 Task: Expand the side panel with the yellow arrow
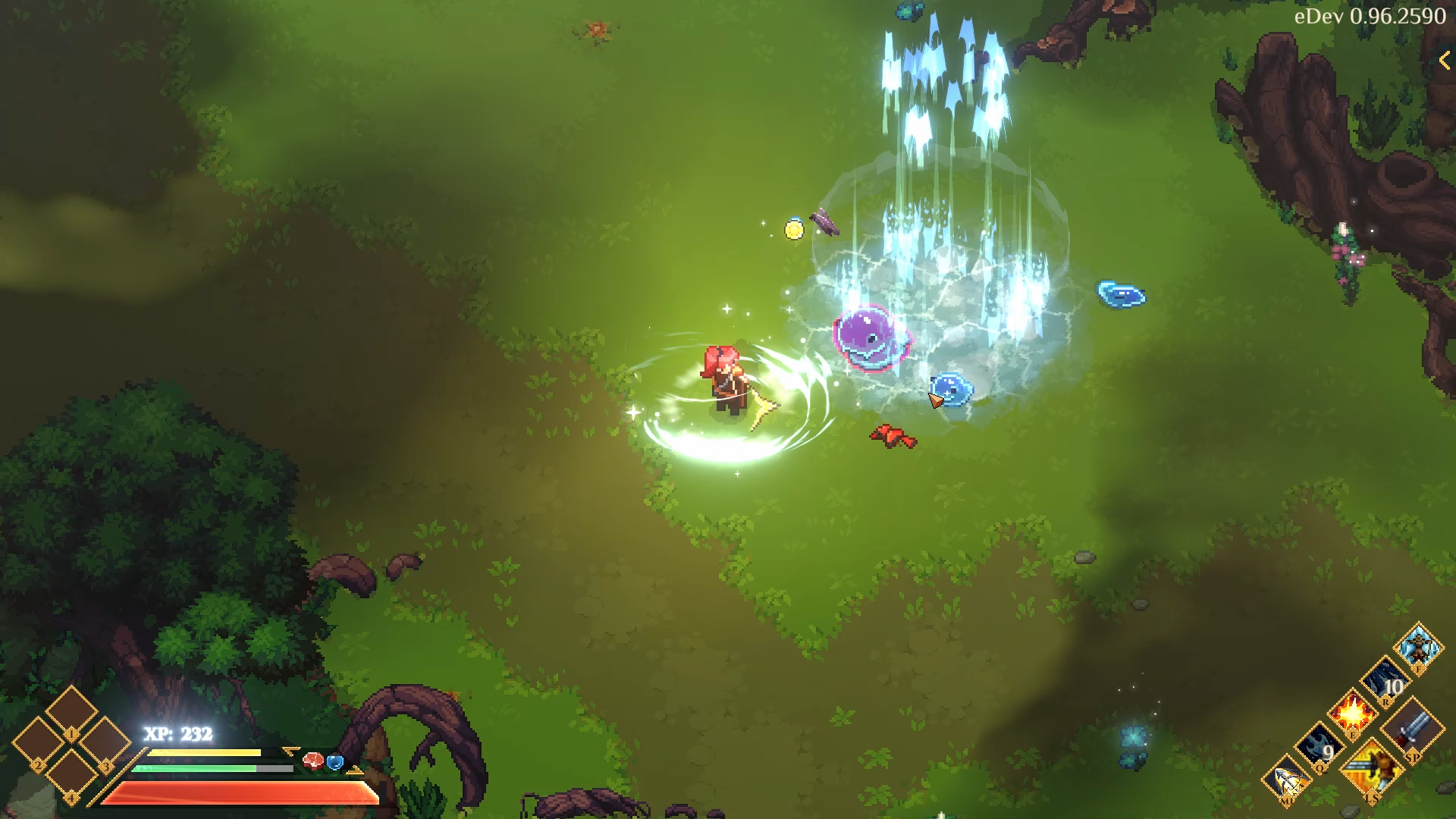tap(1444, 61)
